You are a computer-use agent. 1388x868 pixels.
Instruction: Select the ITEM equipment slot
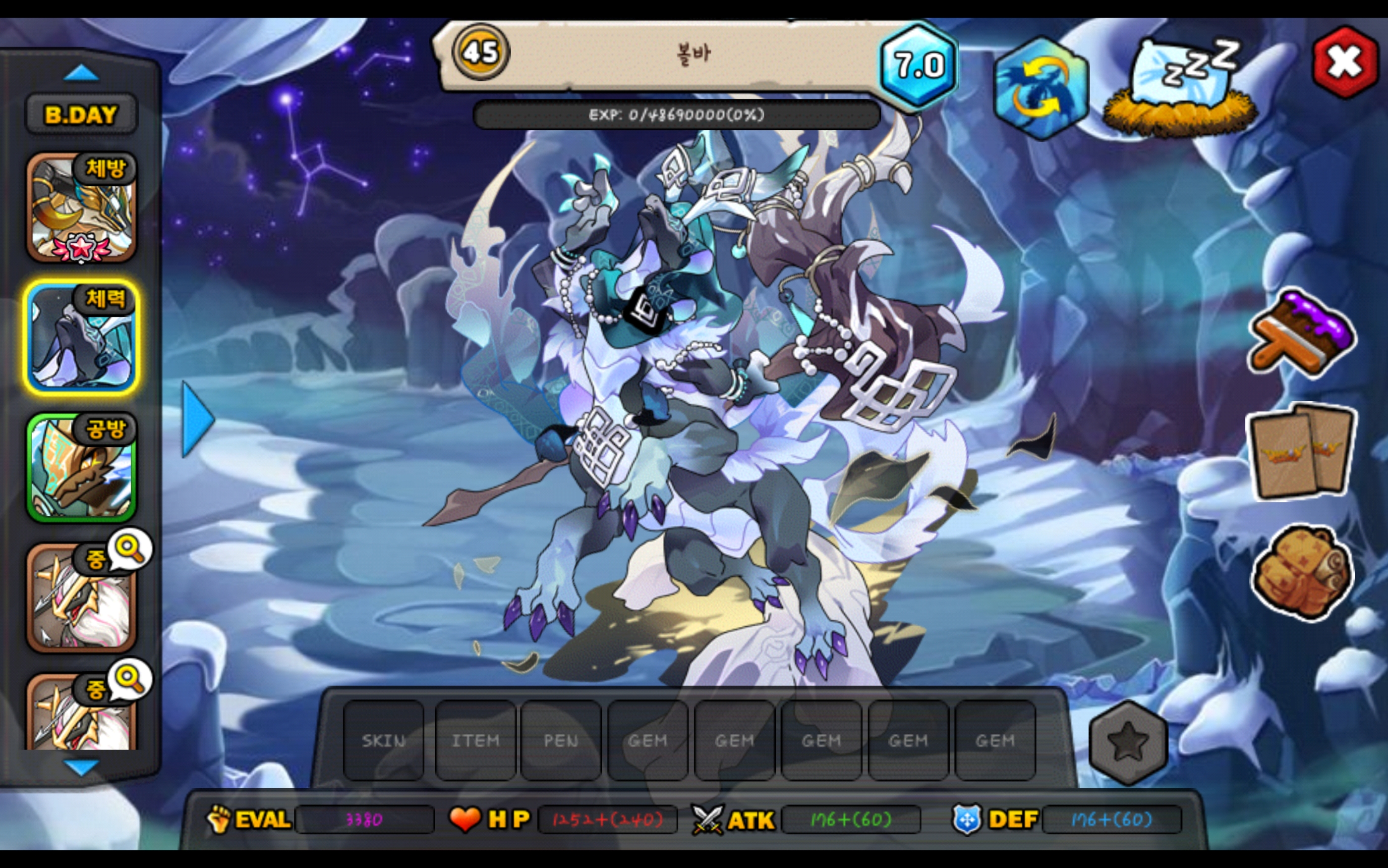(x=475, y=741)
